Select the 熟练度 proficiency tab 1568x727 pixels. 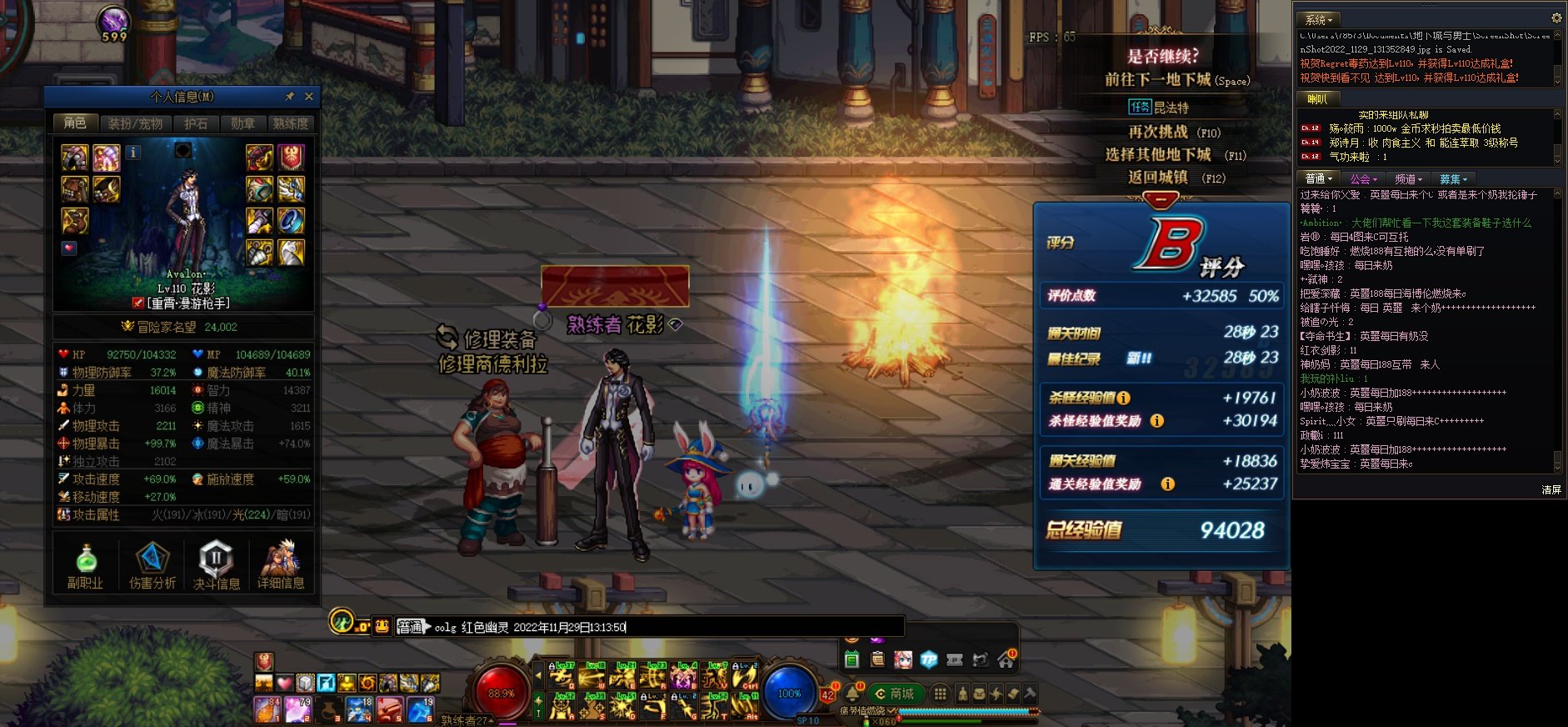click(x=290, y=123)
